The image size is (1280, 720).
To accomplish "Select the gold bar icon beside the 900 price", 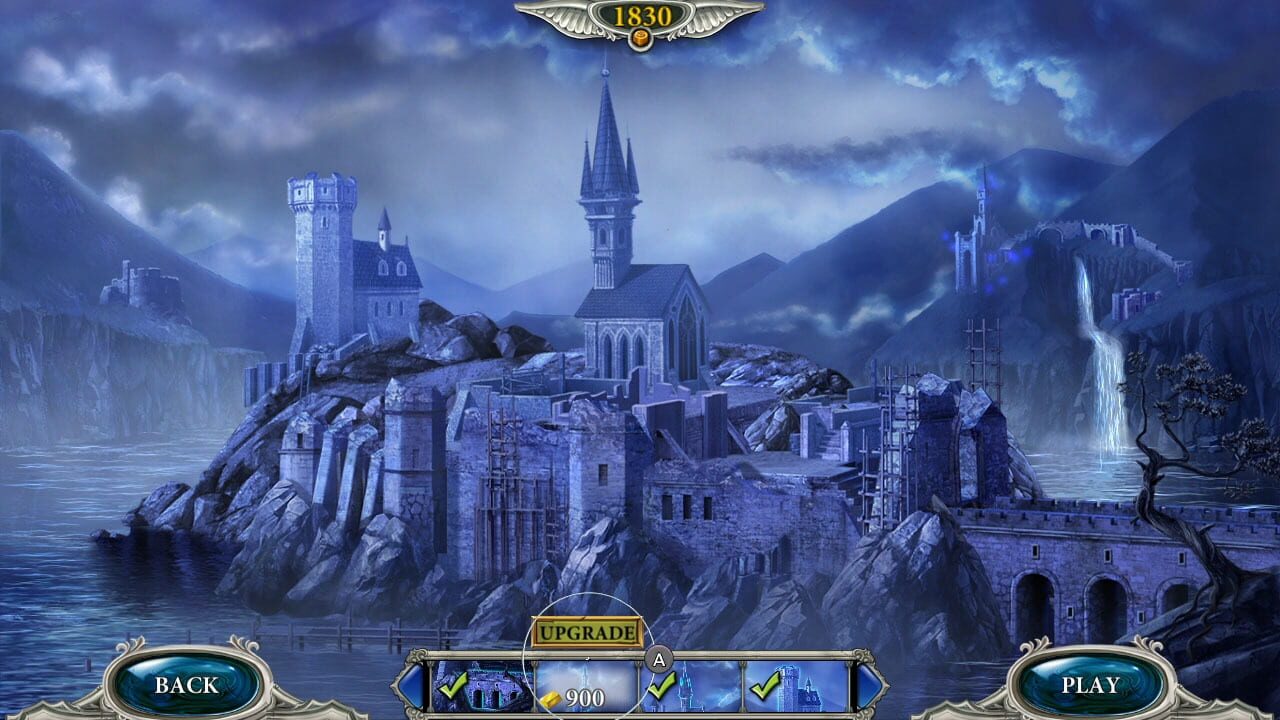I will click(x=549, y=697).
